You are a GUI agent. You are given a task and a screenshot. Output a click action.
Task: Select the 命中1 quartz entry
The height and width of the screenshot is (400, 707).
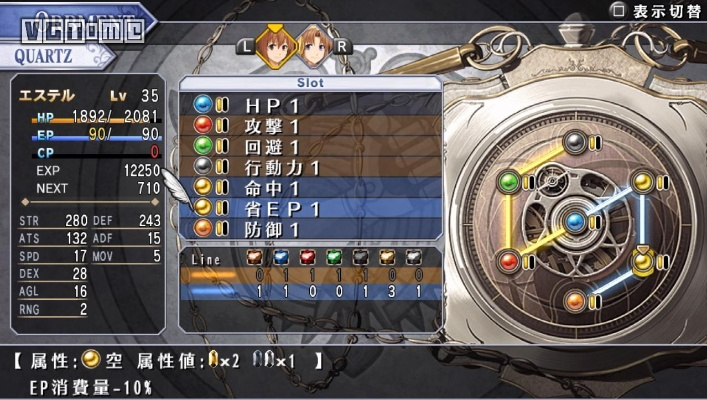pos(310,188)
